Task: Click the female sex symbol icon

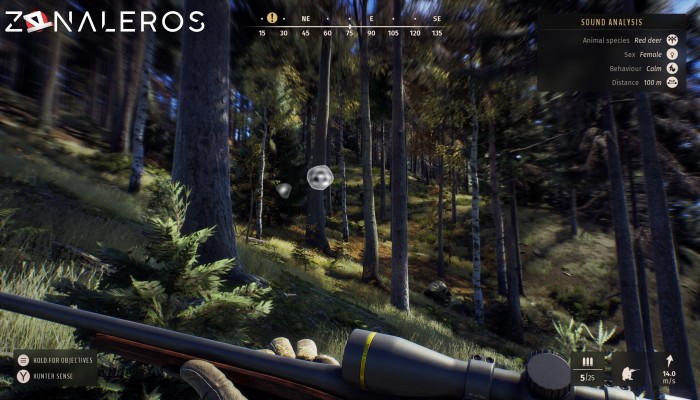Action: click(673, 54)
